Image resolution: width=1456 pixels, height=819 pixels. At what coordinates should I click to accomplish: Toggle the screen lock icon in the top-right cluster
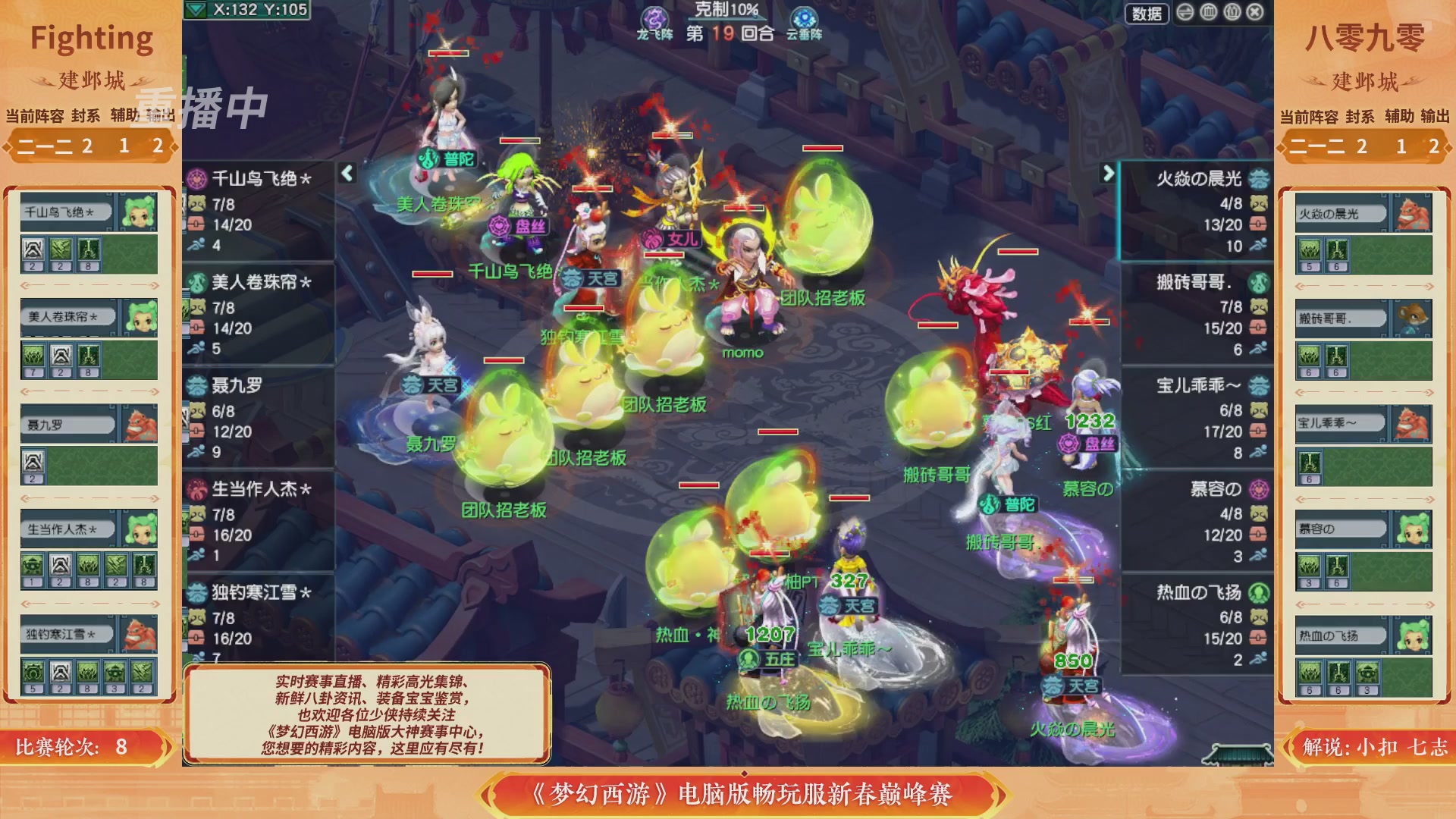point(1231,13)
